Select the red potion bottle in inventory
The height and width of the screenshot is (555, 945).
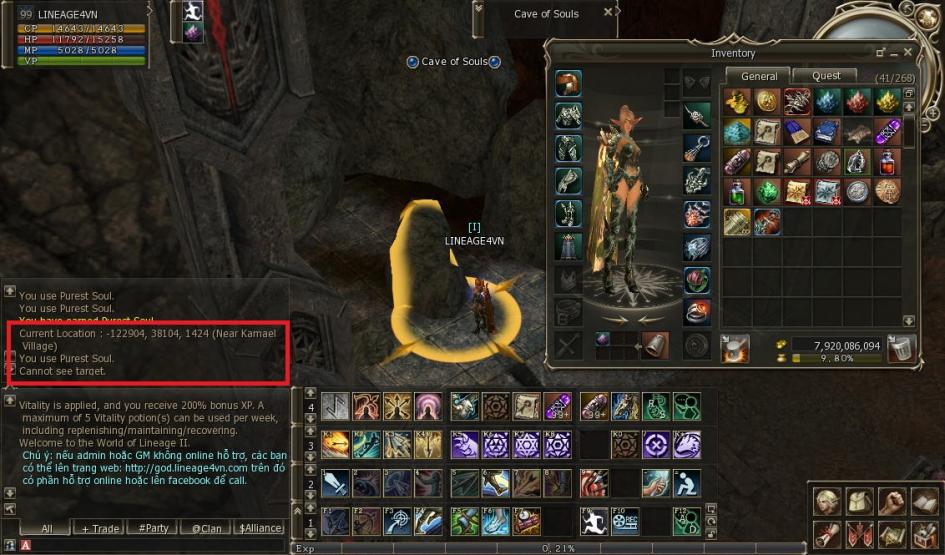tap(886, 162)
